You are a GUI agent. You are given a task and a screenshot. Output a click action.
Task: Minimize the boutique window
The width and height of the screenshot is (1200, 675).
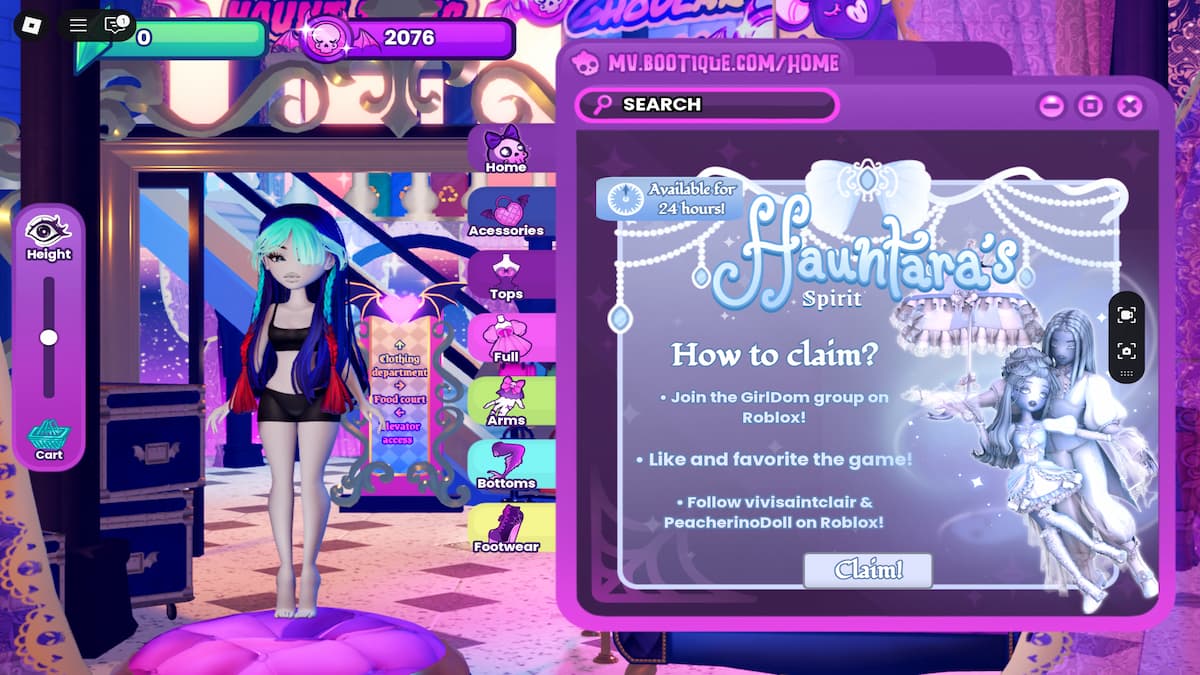click(1051, 105)
